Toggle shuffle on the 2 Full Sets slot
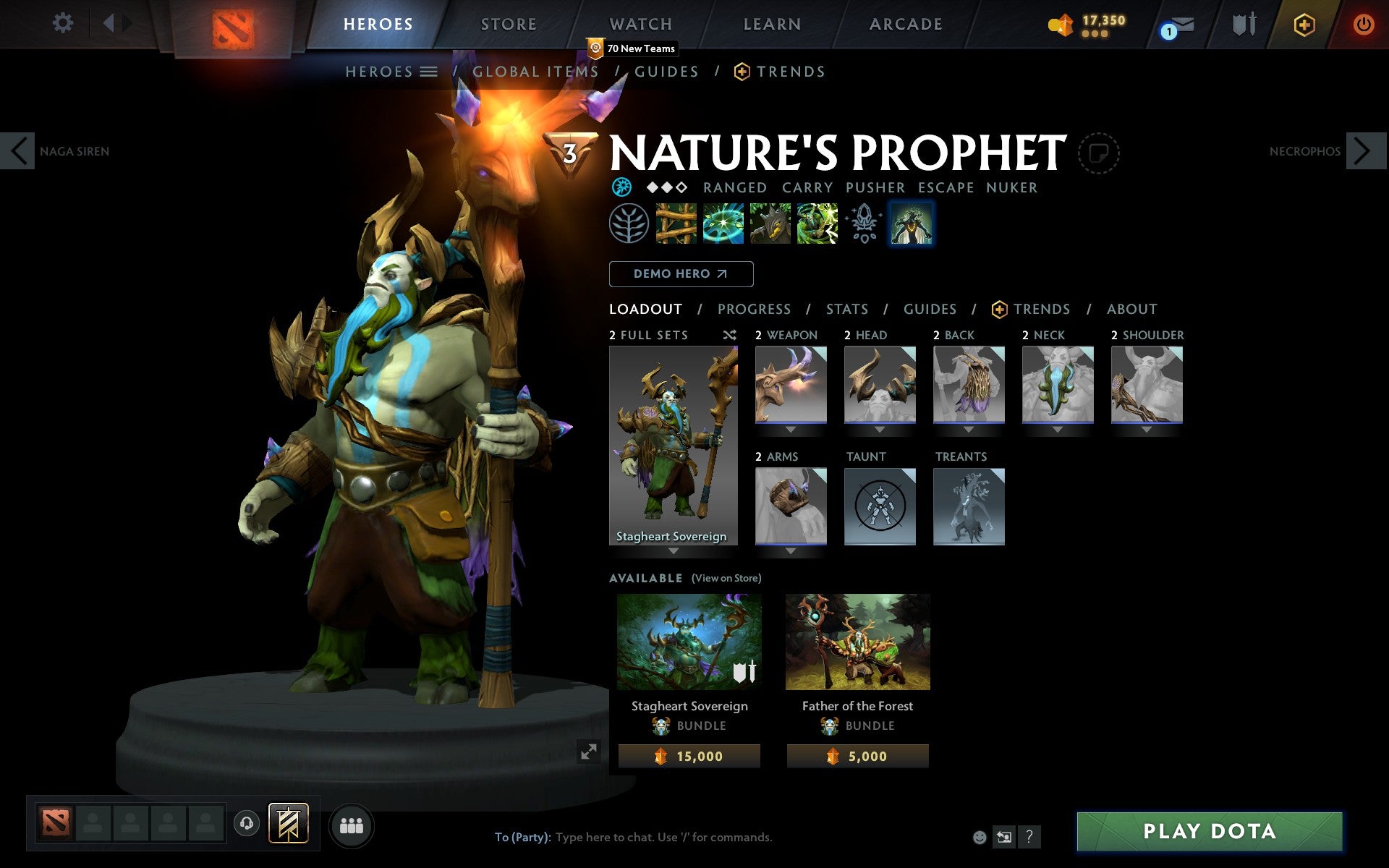The height and width of the screenshot is (868, 1389). (729, 335)
